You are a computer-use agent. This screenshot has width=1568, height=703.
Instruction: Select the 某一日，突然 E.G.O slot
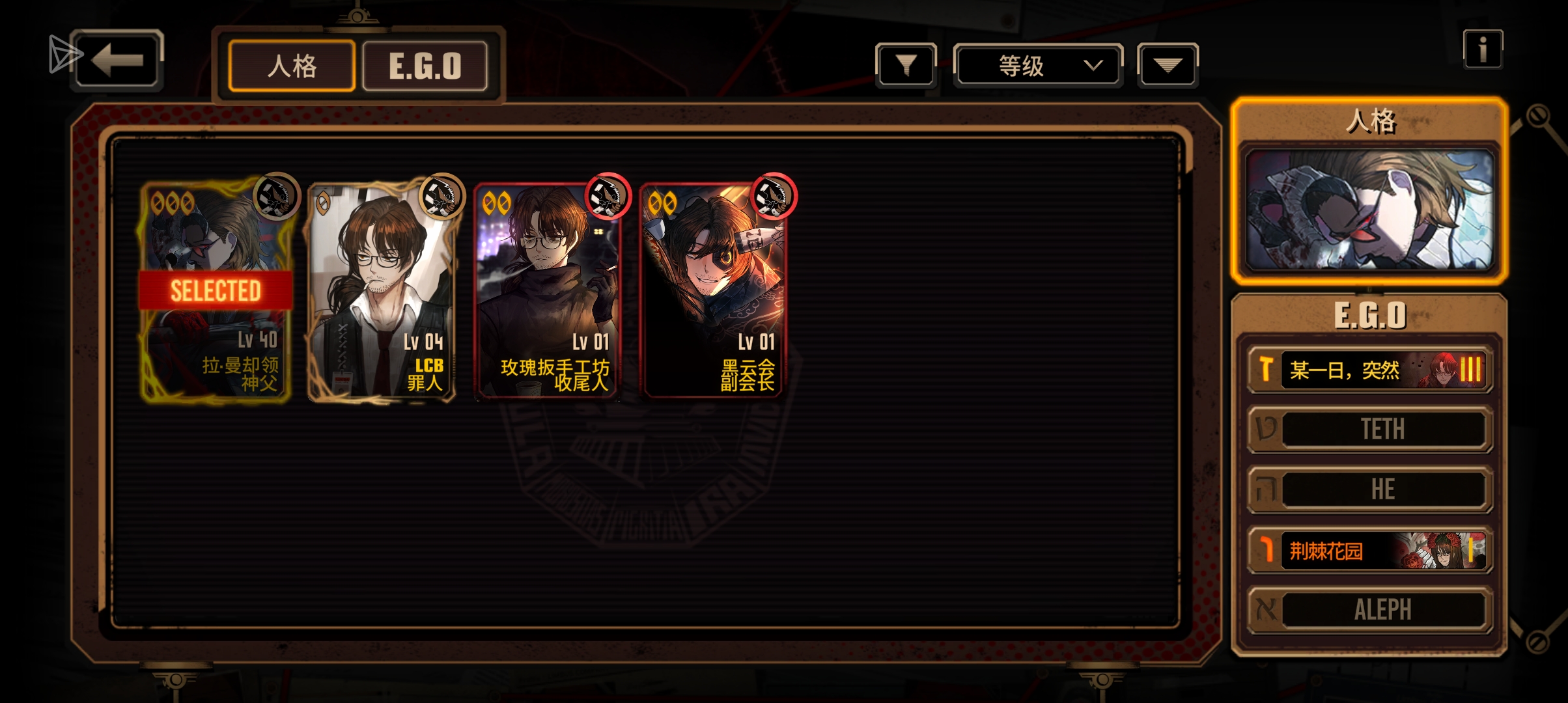pyautogui.click(x=1370, y=370)
